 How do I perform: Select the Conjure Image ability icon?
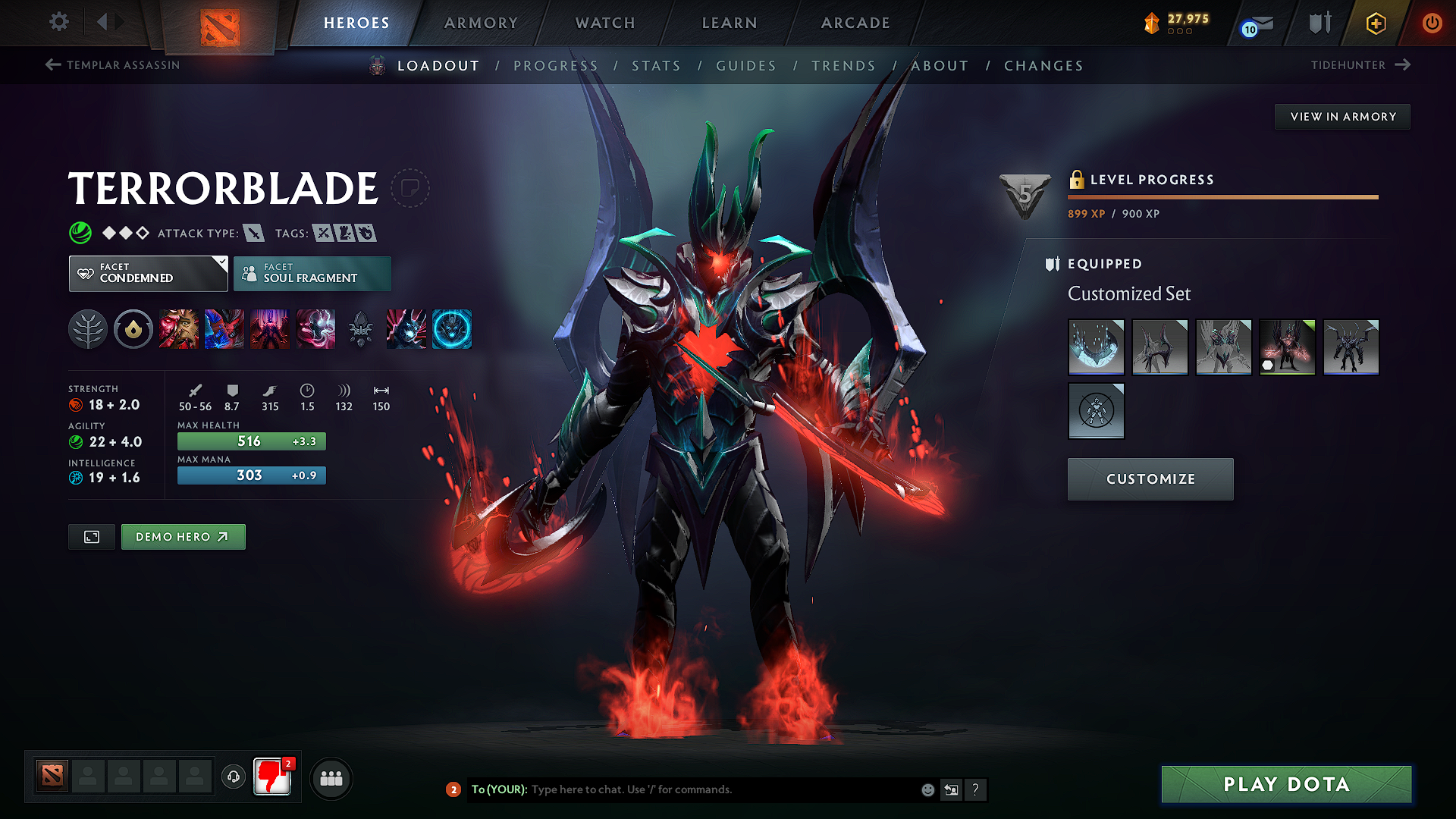pyautogui.click(x=224, y=329)
